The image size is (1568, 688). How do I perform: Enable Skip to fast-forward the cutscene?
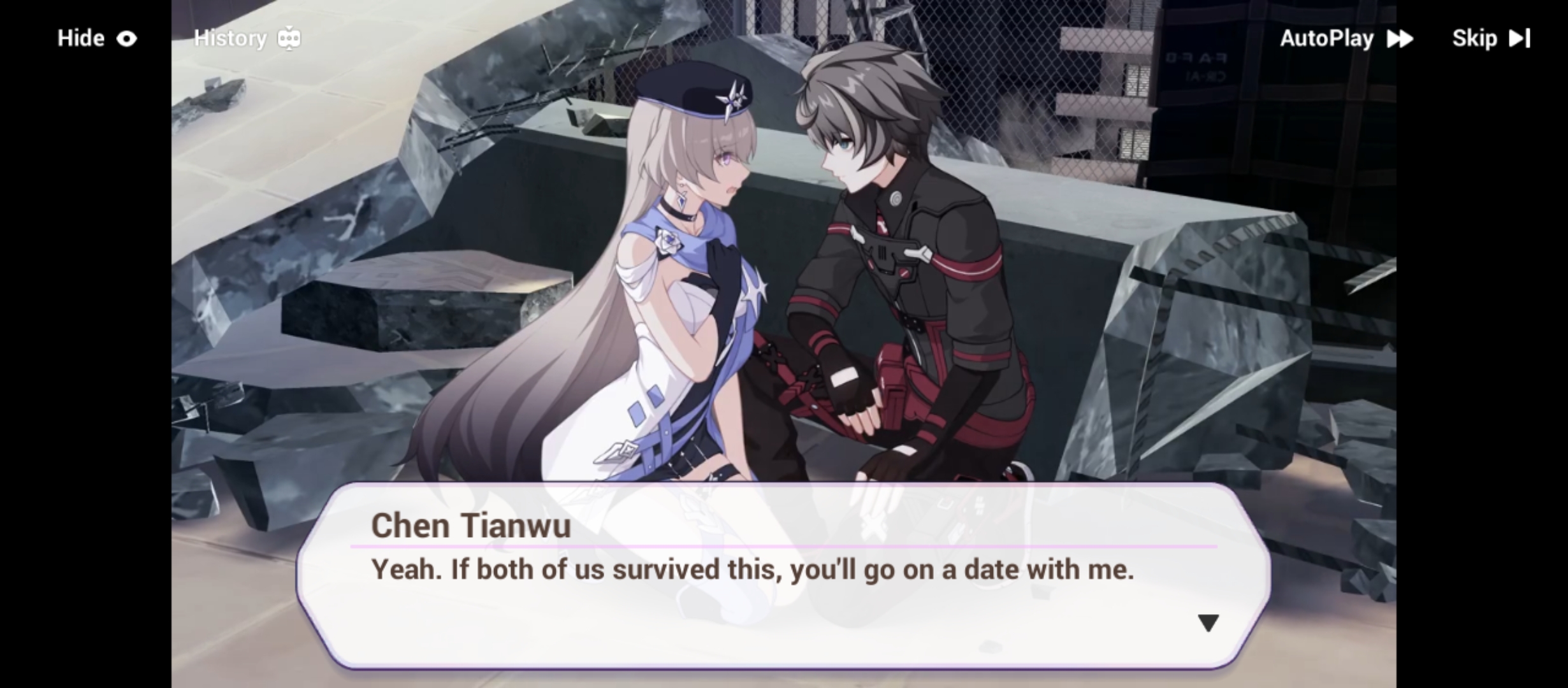click(x=1476, y=38)
